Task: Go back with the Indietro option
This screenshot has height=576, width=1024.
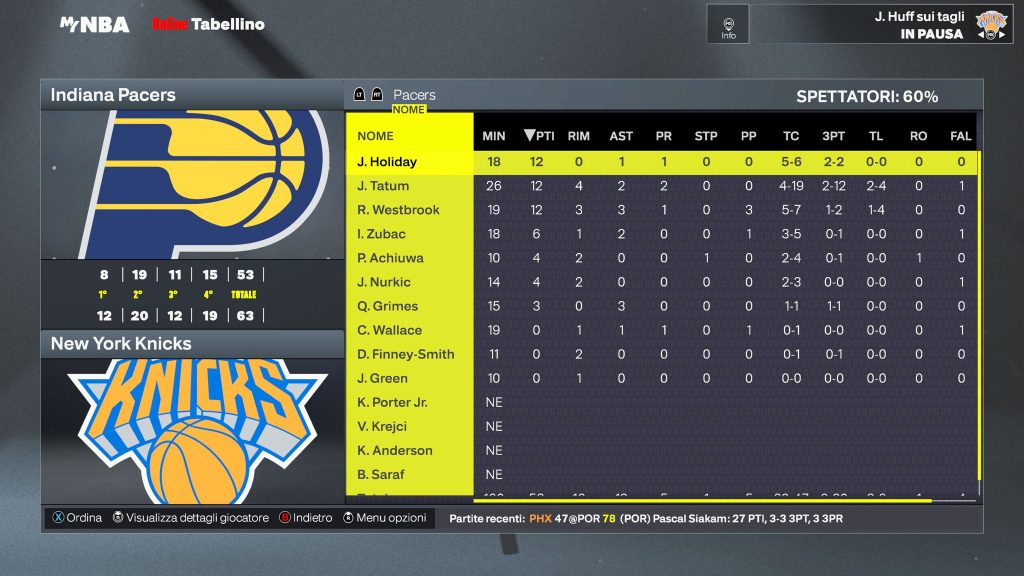Action: [x=305, y=518]
